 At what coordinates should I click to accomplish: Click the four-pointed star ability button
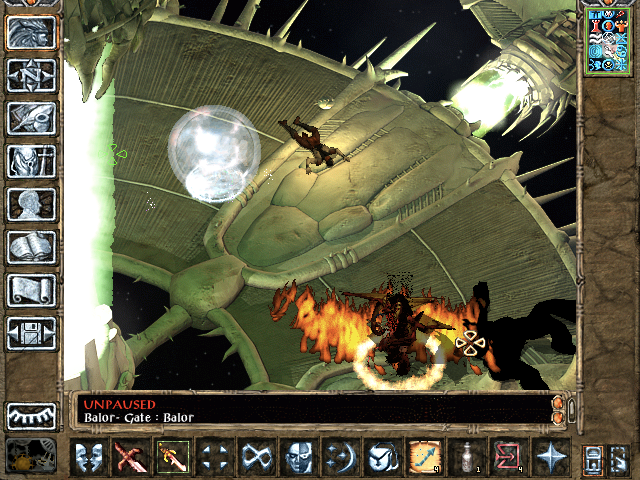(x=549, y=457)
